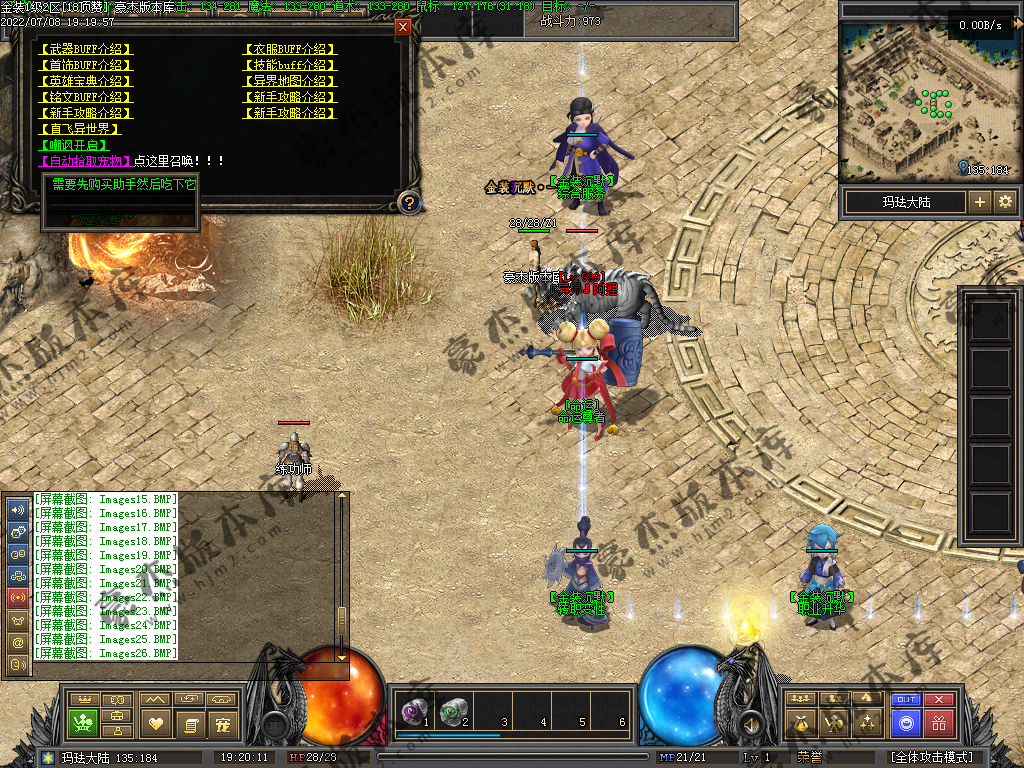
Task: Select the 首饰BUFF介绍 entry
Action: point(85,65)
